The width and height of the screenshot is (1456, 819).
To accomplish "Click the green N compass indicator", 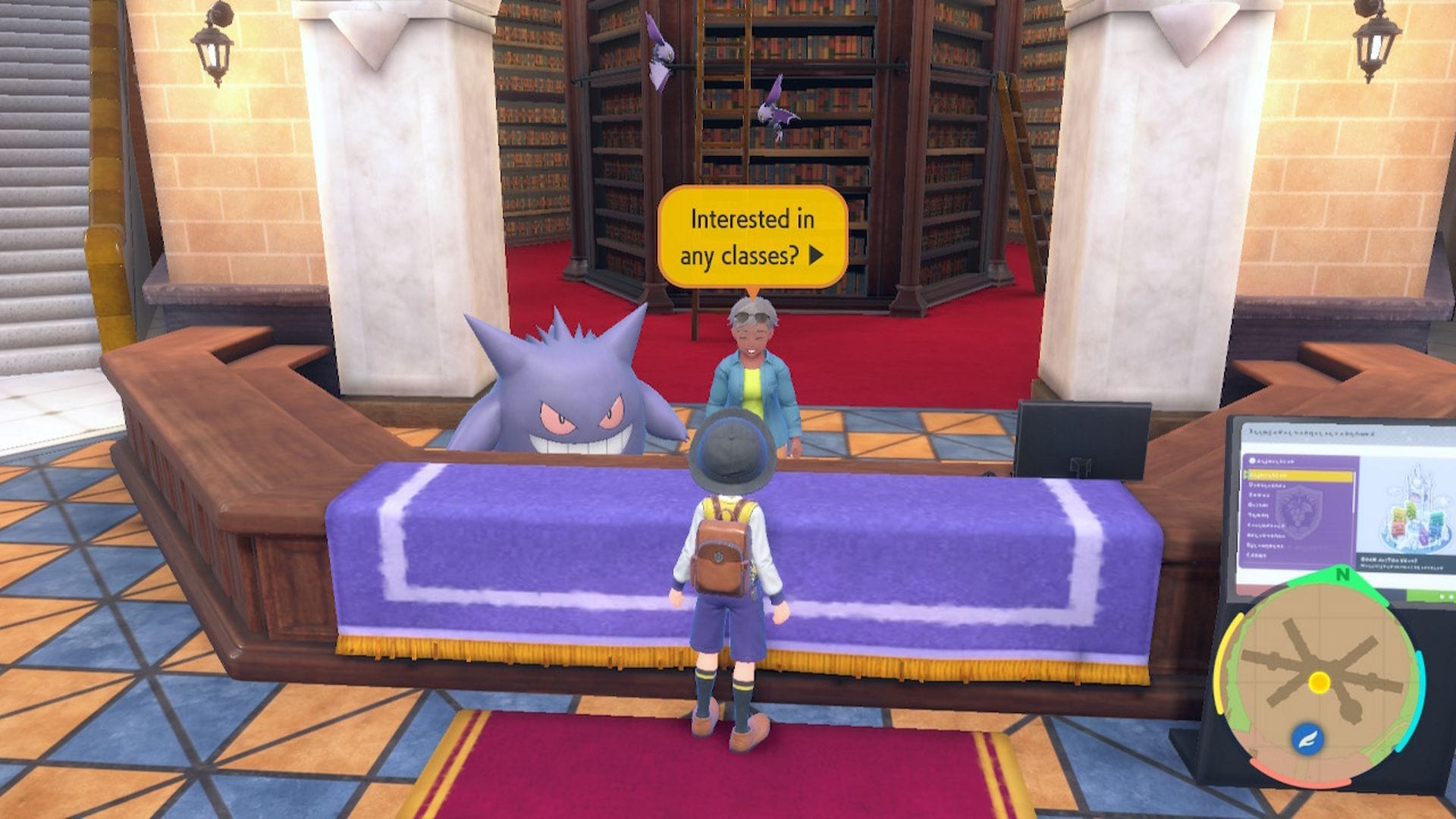I will (1344, 574).
